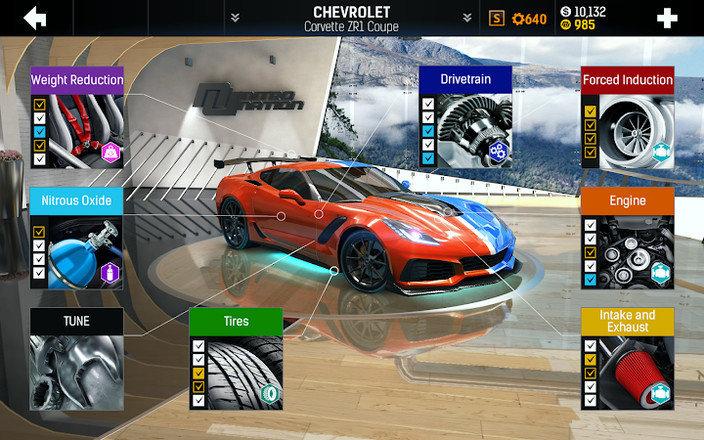
Task: Go back with the white arrow
Action: (x=35, y=17)
